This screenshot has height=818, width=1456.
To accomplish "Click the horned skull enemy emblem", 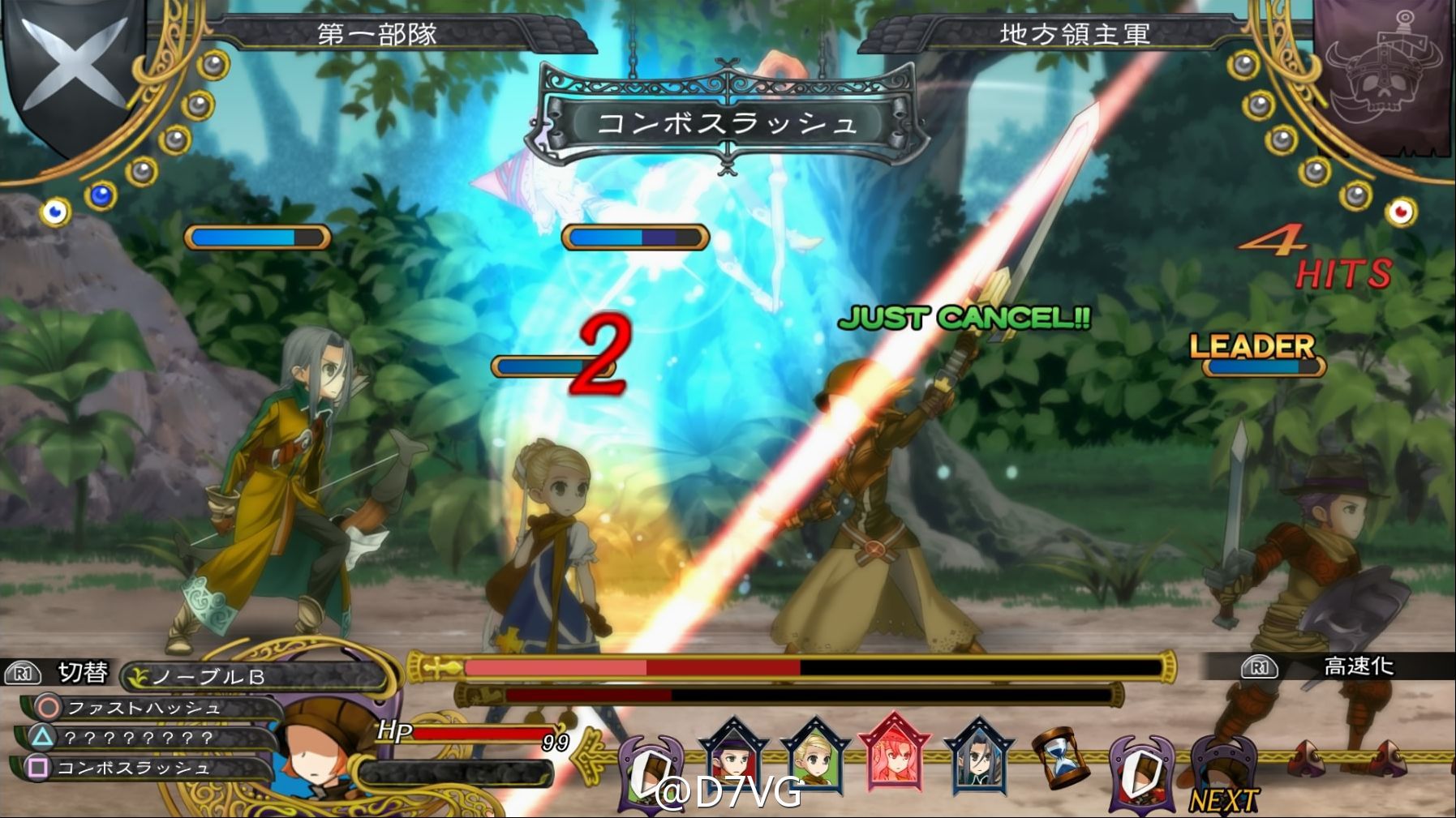I will coord(1382,73).
